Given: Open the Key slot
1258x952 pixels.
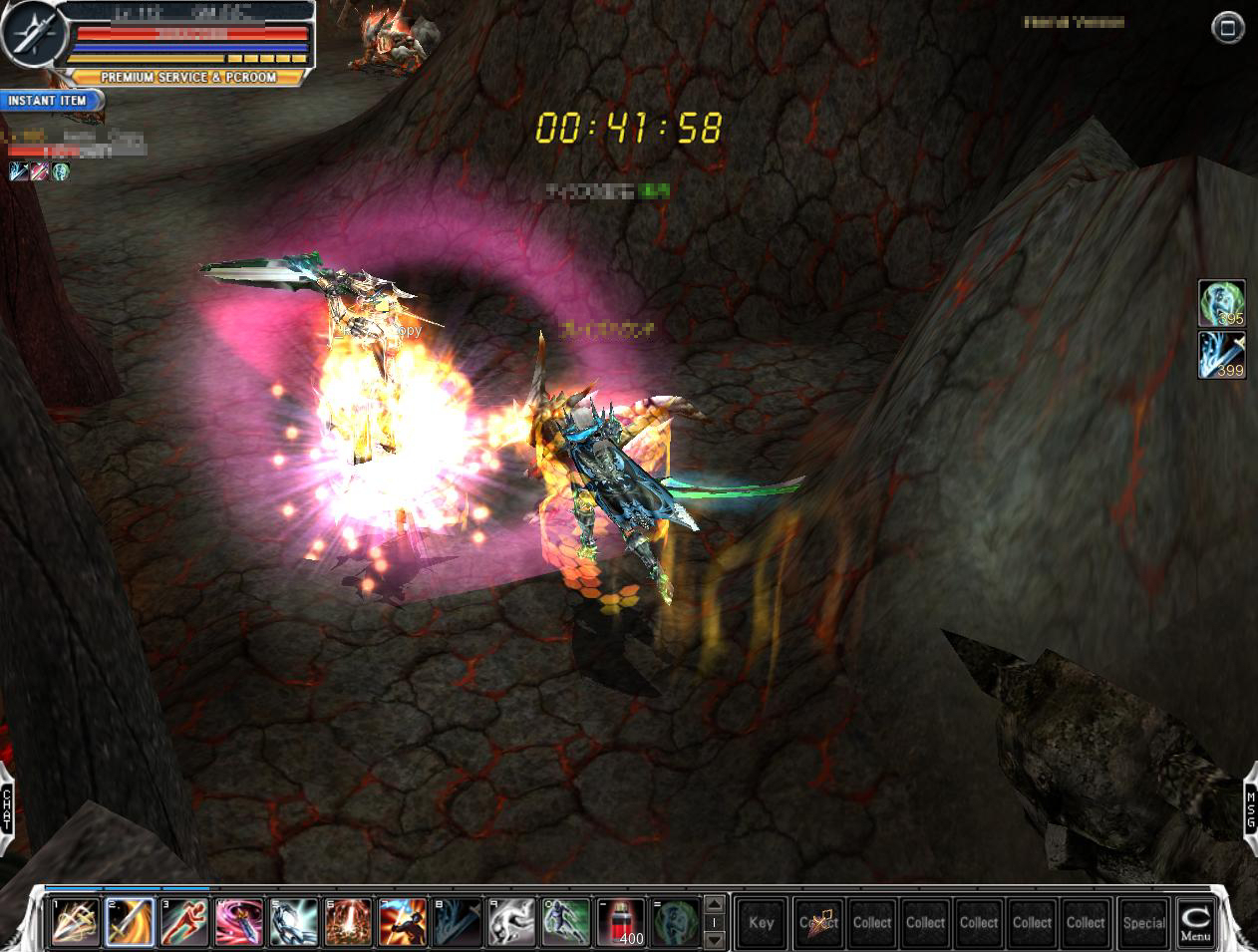Looking at the screenshot, I should point(761,922).
